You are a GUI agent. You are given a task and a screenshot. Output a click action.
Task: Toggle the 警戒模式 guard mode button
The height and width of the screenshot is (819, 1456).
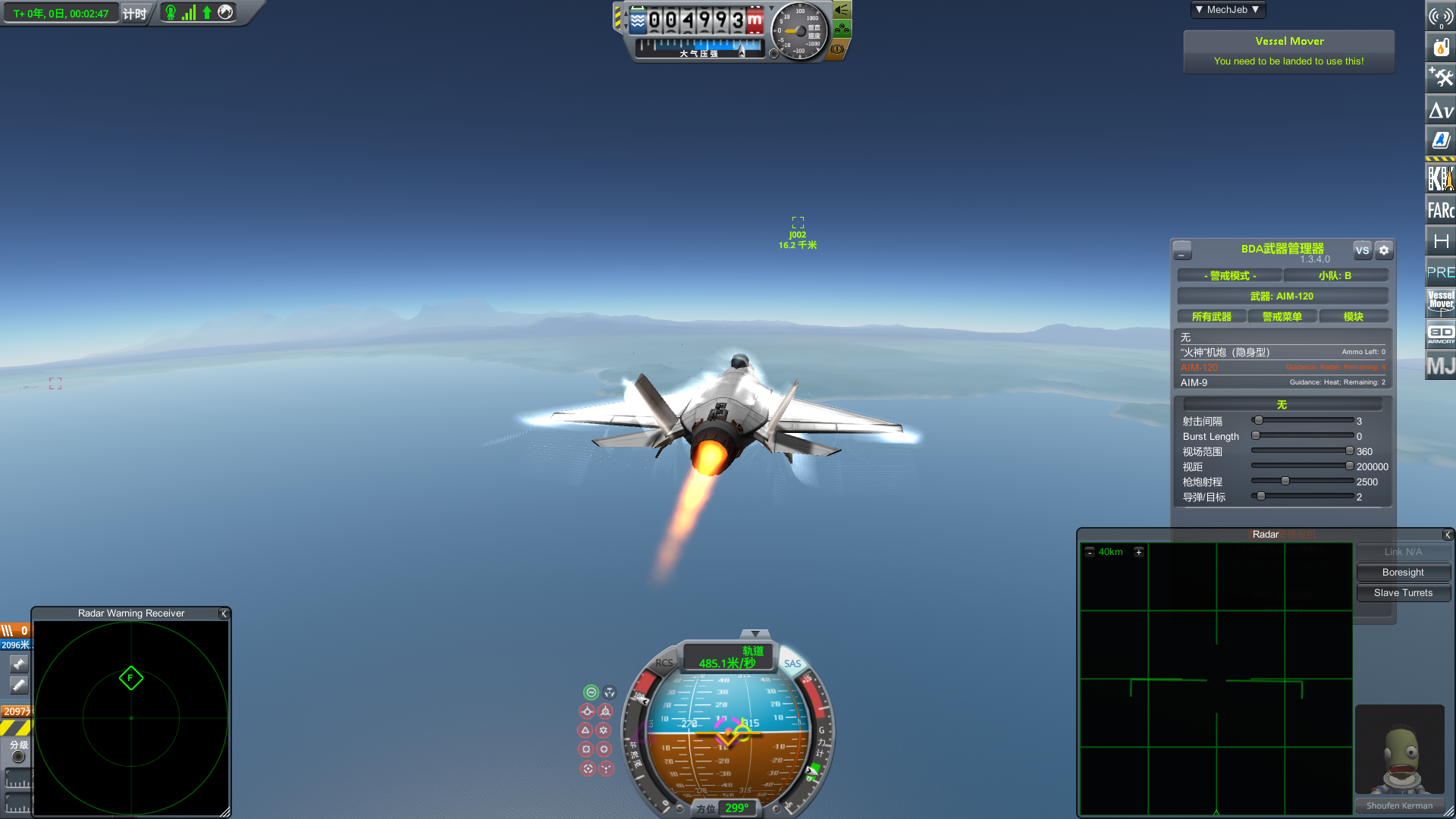click(x=1229, y=276)
